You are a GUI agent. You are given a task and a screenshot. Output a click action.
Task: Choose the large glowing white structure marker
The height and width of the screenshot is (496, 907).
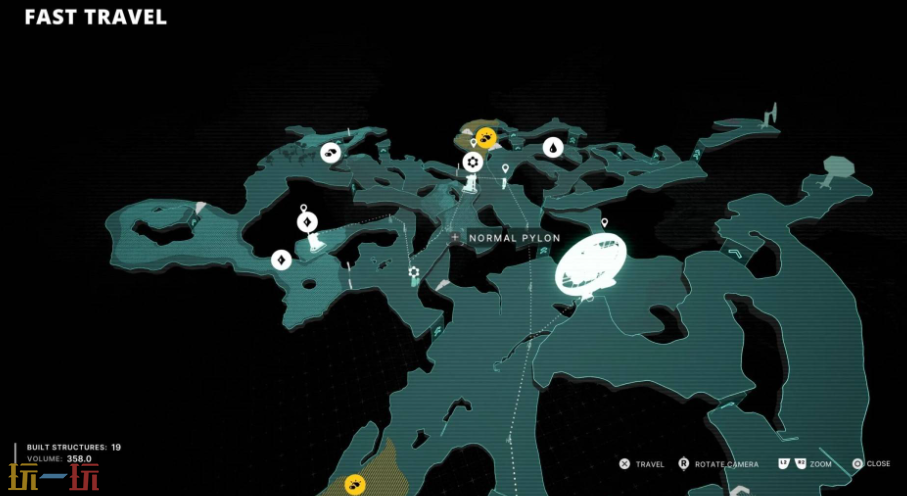(590, 262)
